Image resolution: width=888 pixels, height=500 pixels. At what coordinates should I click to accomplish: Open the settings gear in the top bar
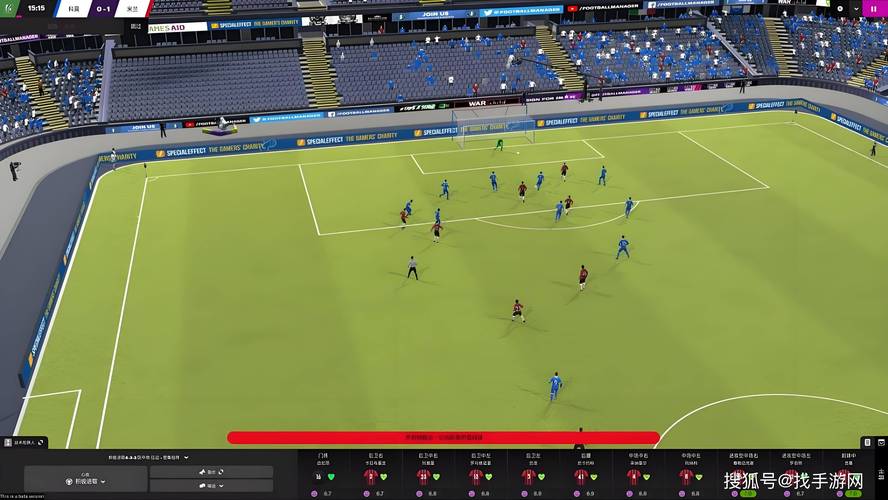(x=840, y=8)
